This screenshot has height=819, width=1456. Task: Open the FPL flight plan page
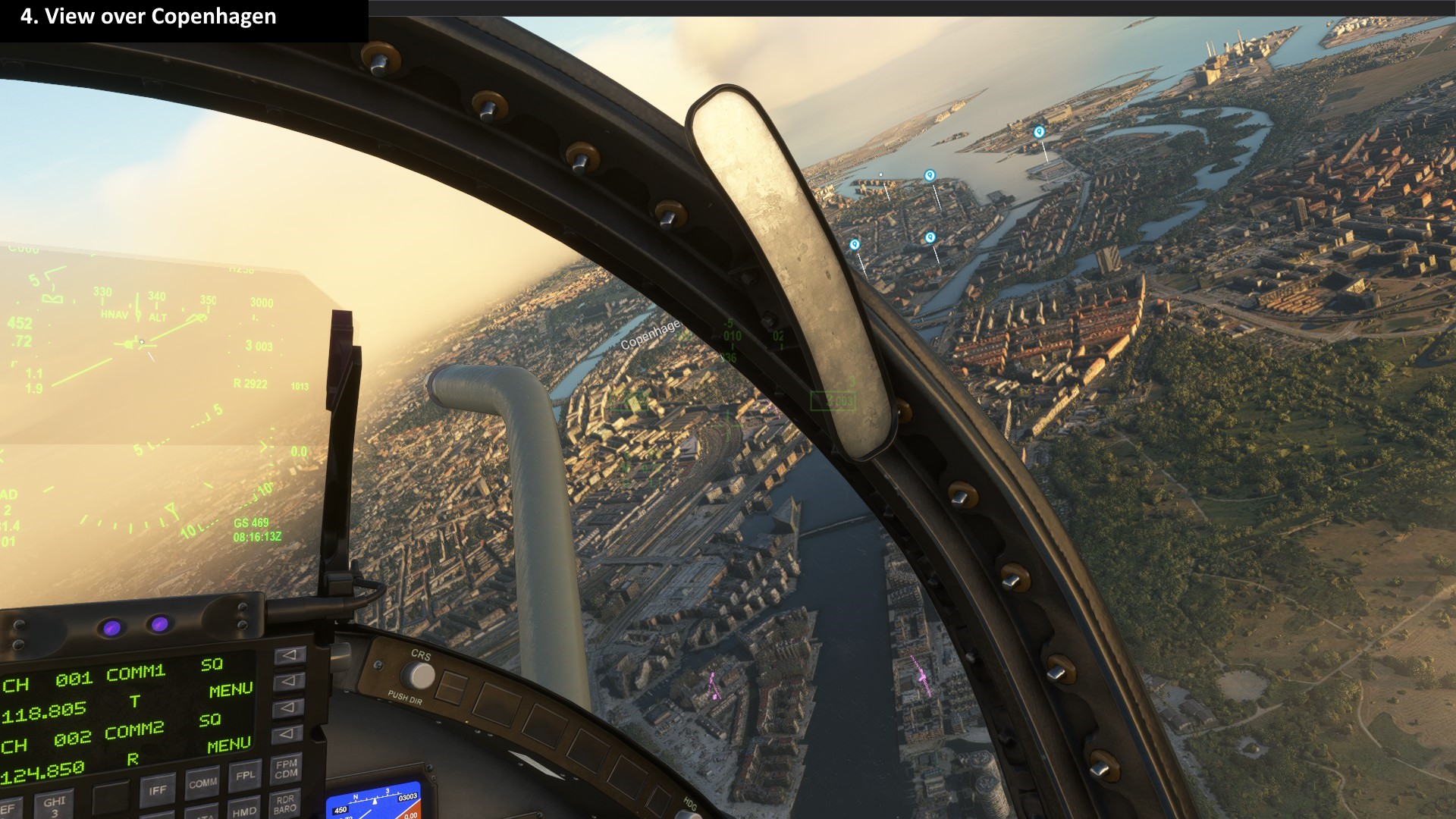(245, 777)
